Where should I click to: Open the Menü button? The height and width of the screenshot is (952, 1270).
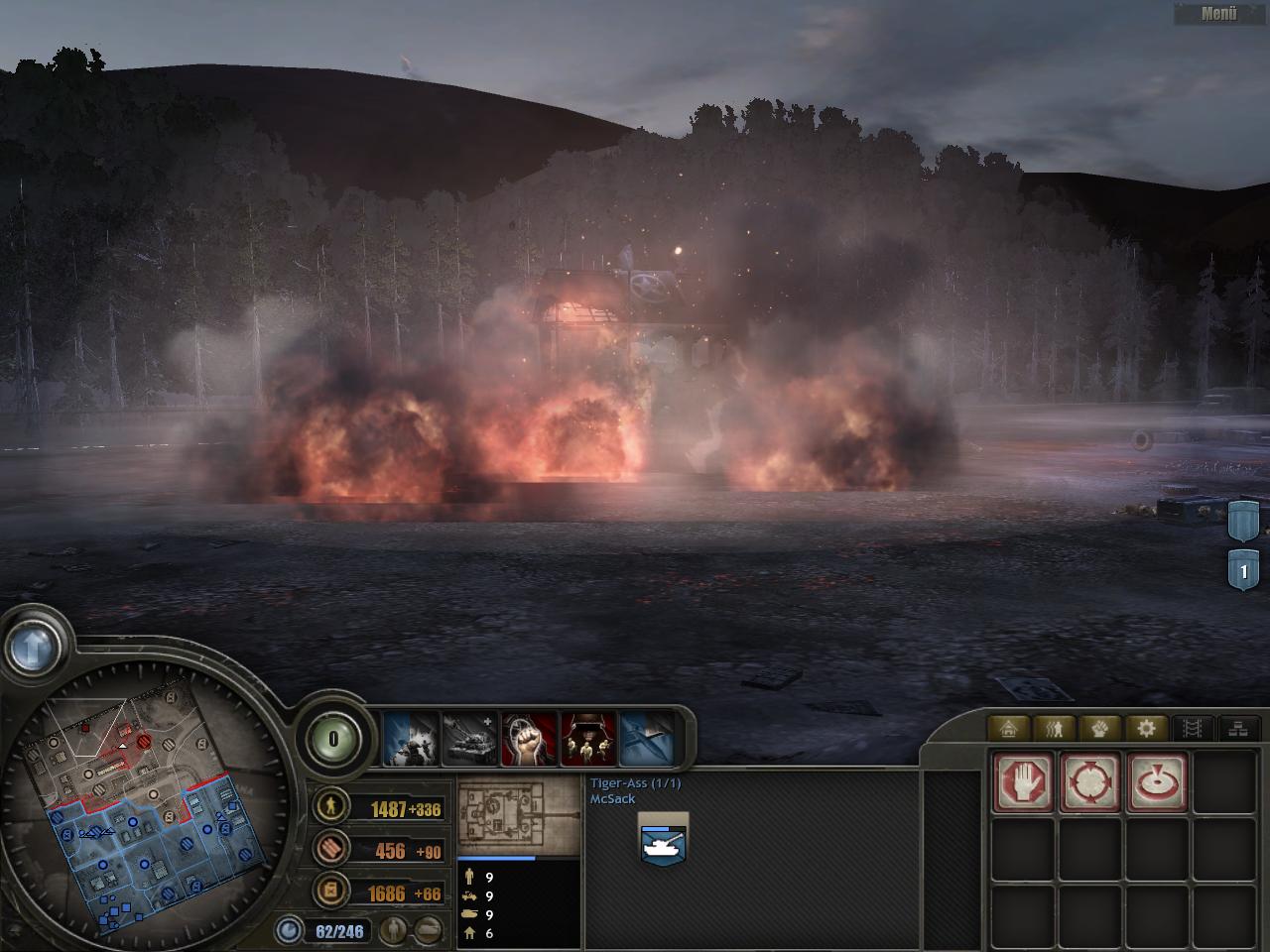1219,13
